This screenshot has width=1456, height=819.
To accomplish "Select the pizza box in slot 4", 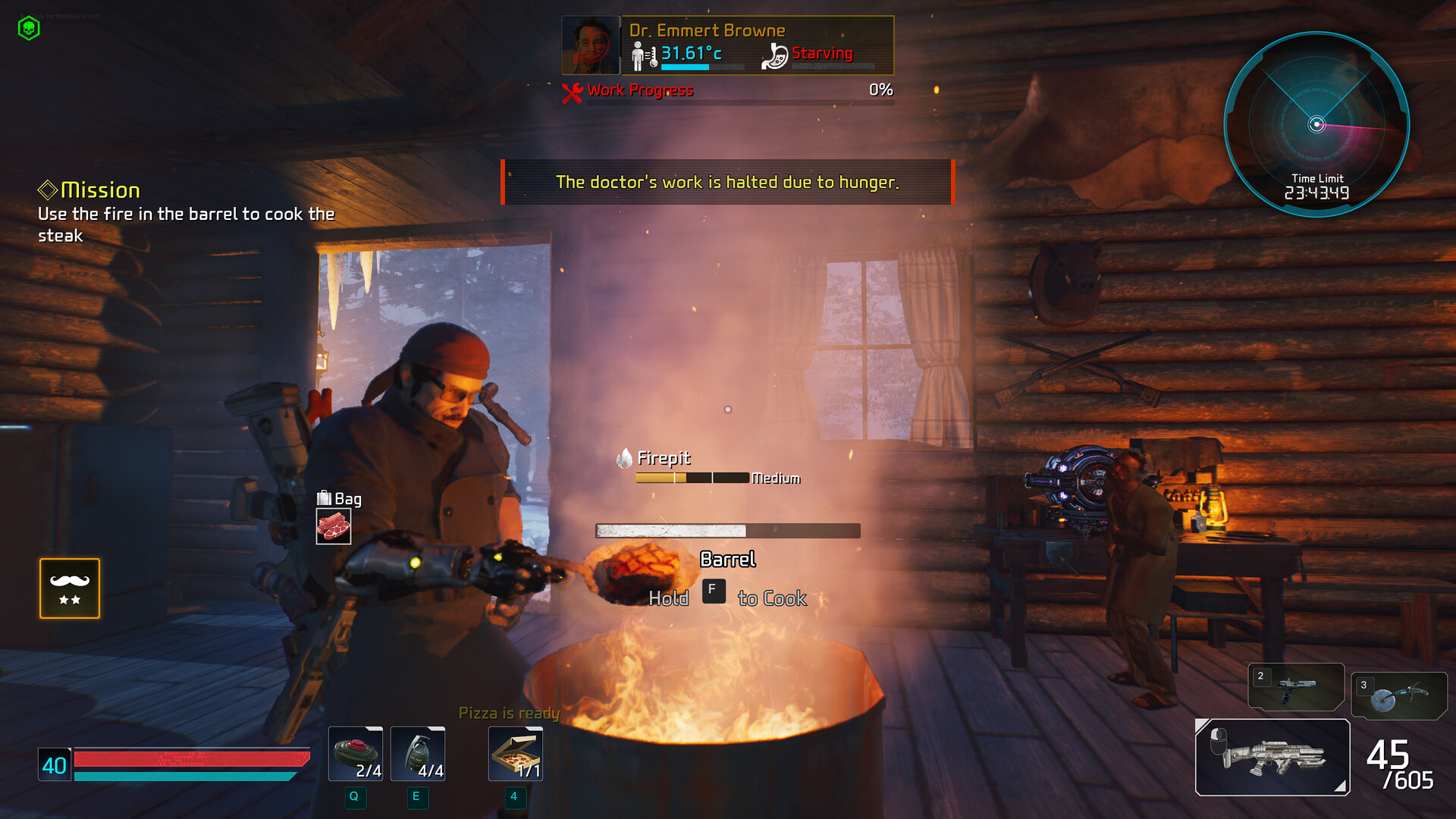I will (x=514, y=753).
